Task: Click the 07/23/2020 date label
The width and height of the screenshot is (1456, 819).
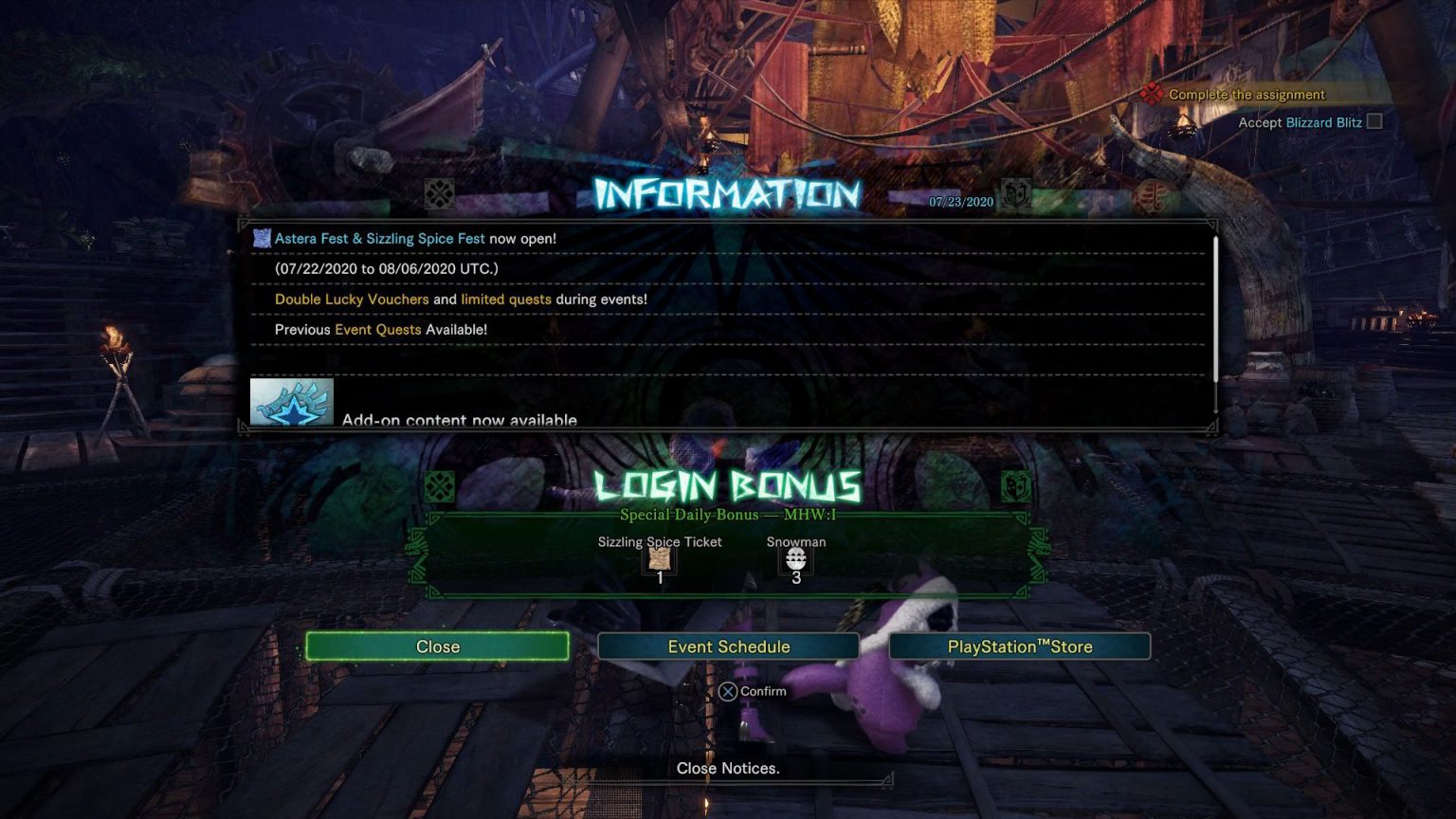Action: (x=959, y=201)
